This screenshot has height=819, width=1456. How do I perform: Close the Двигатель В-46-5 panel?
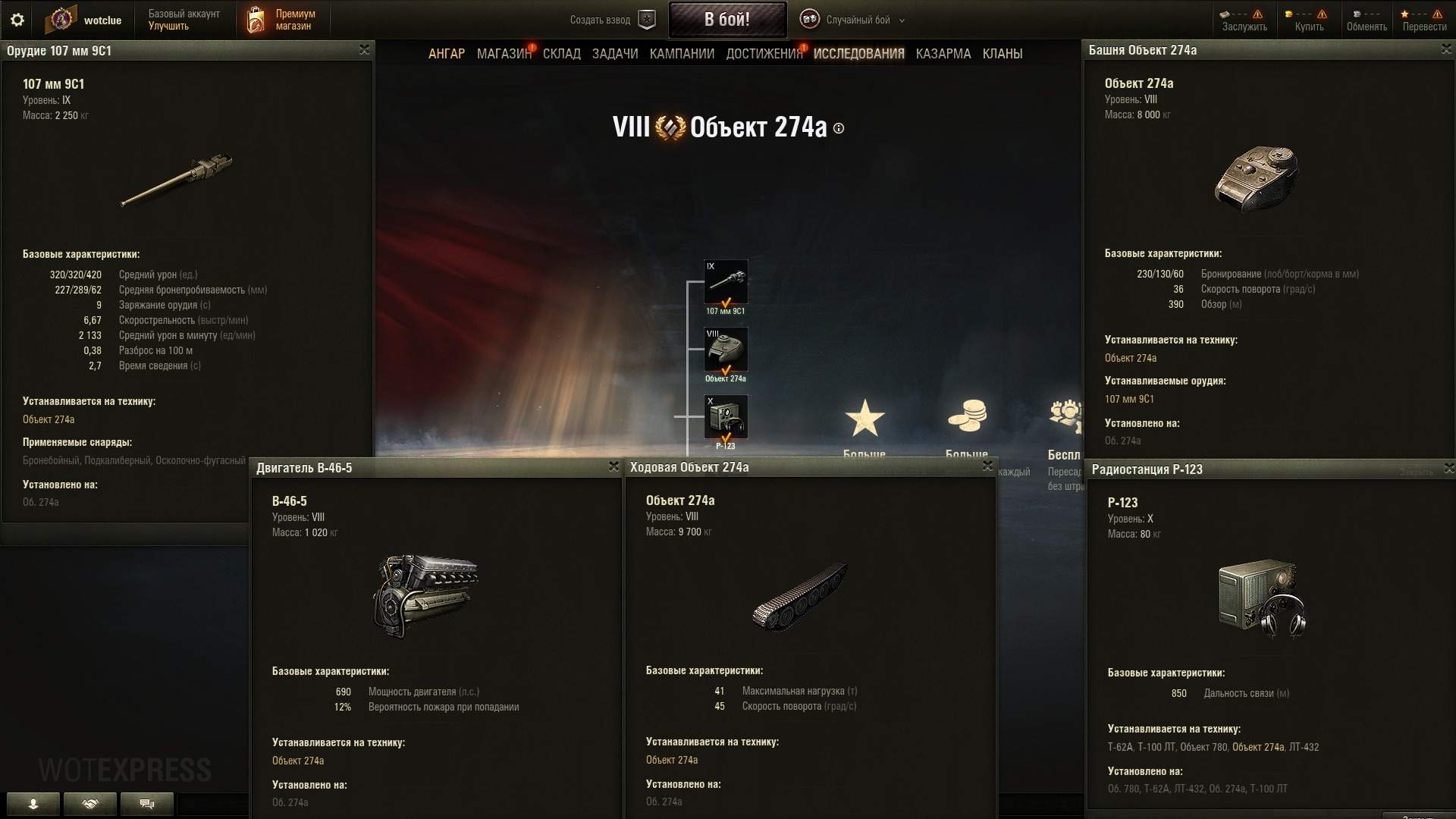point(613,467)
